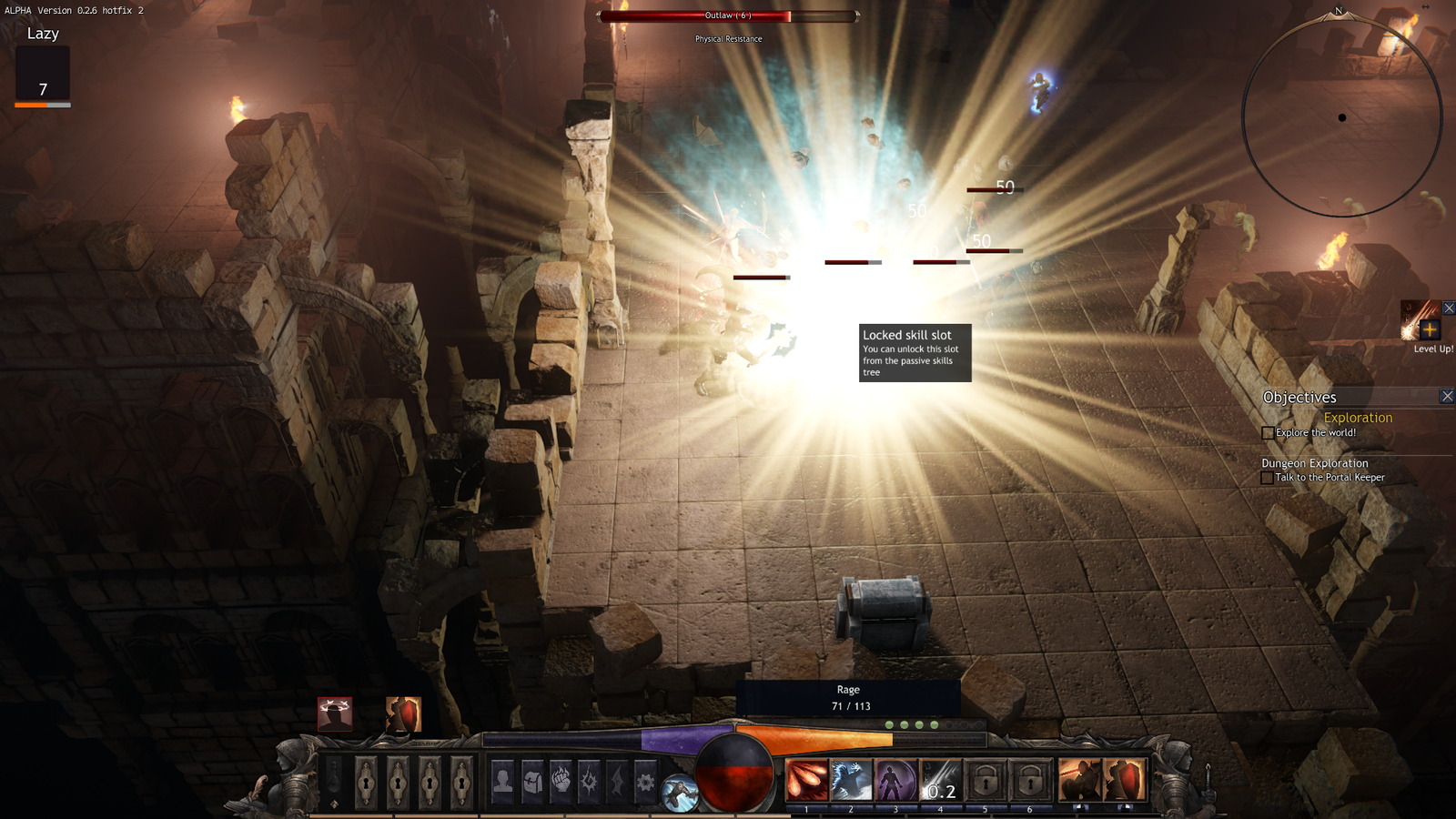The height and width of the screenshot is (819, 1456).
Task: Tick the "Explore the world!" objective checkbox
Action: pos(1268,433)
